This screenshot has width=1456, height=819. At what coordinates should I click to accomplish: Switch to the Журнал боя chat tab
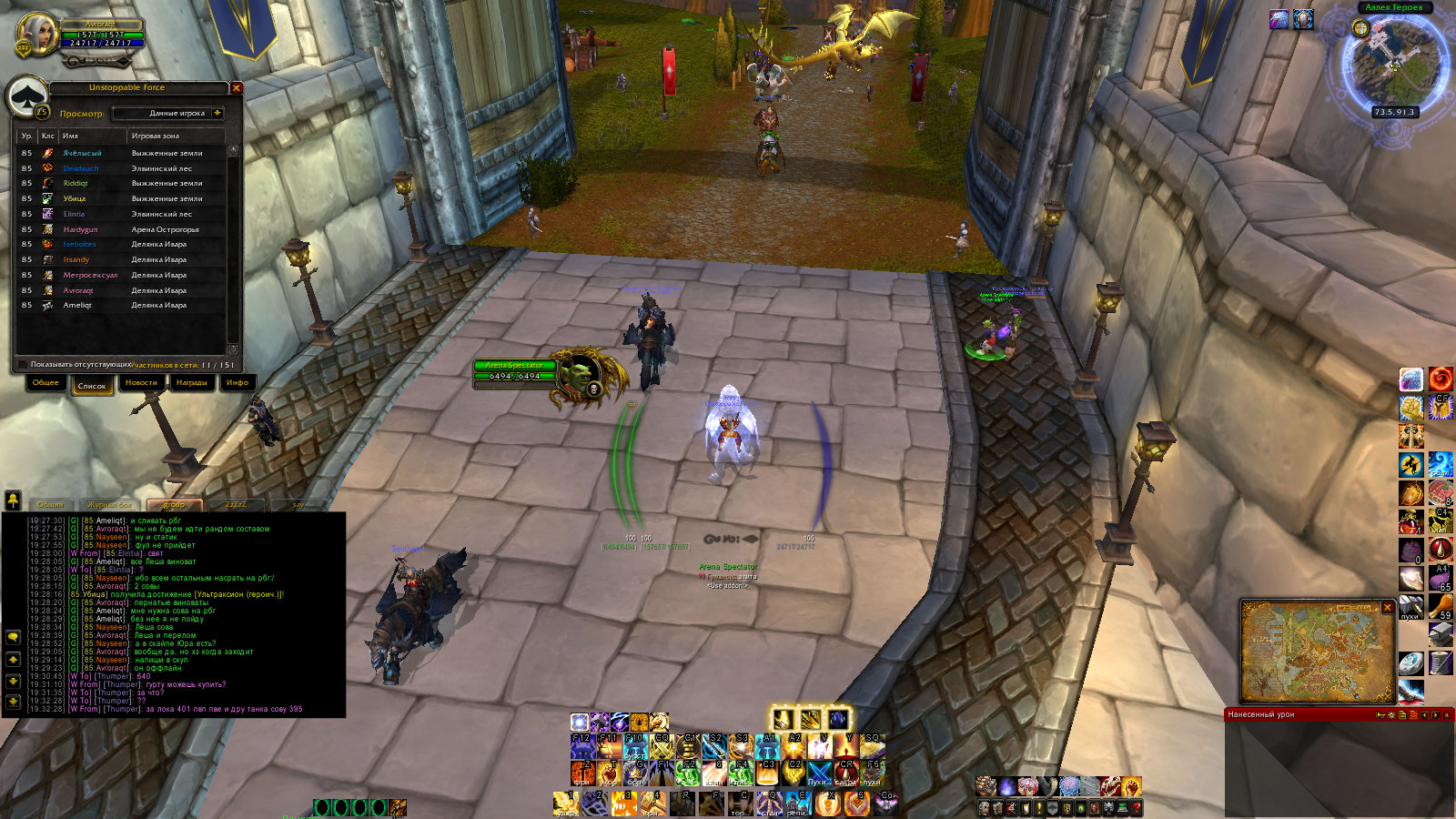[x=109, y=504]
